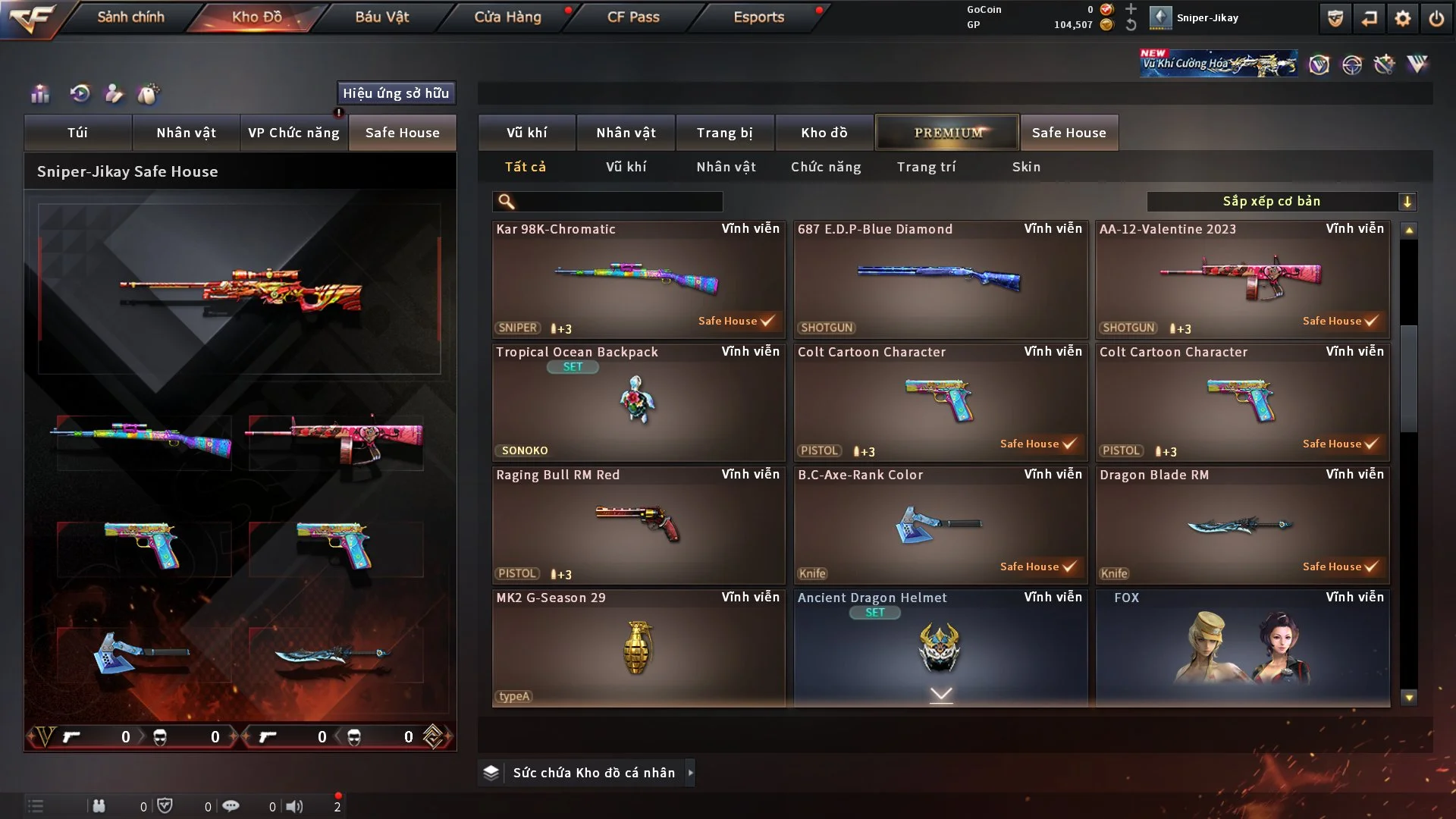
Task: Open the Sắp xếp cơ bản sort dropdown
Action: tap(1281, 202)
